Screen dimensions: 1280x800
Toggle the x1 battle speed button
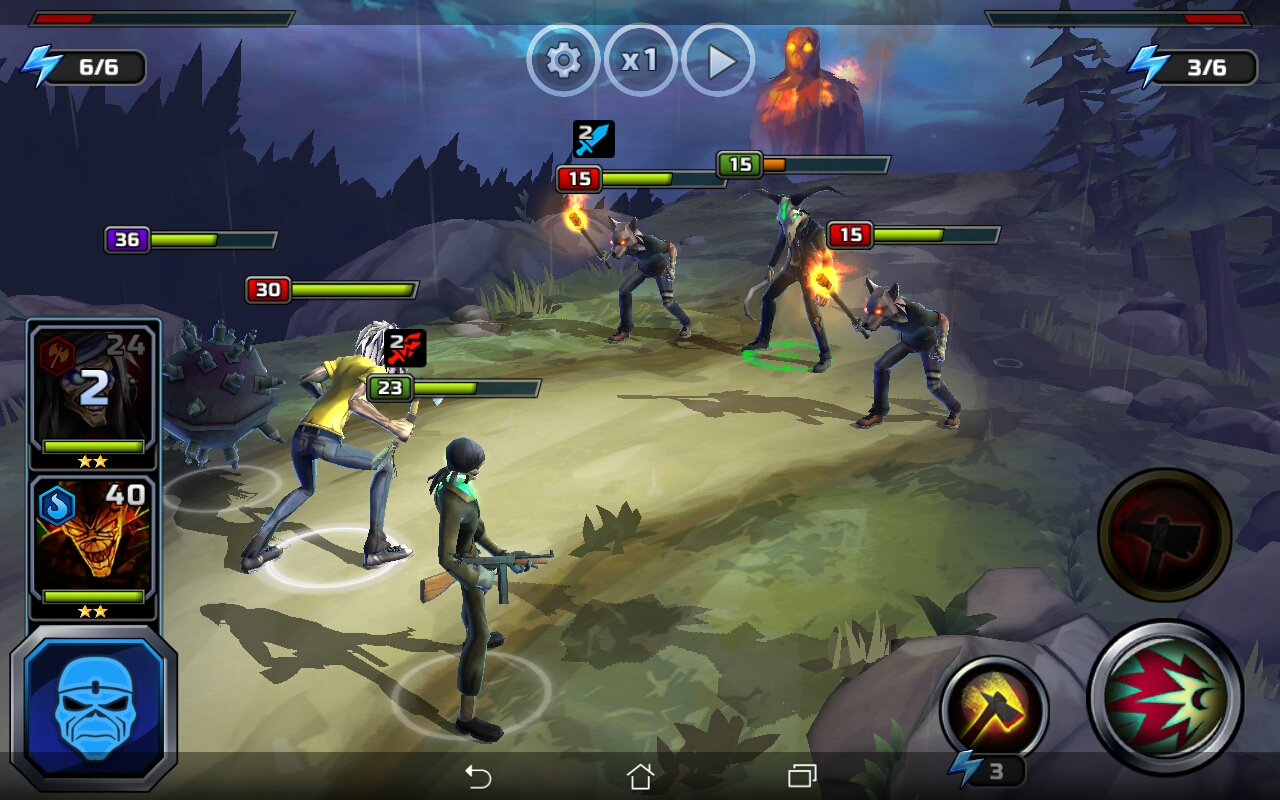pos(640,61)
